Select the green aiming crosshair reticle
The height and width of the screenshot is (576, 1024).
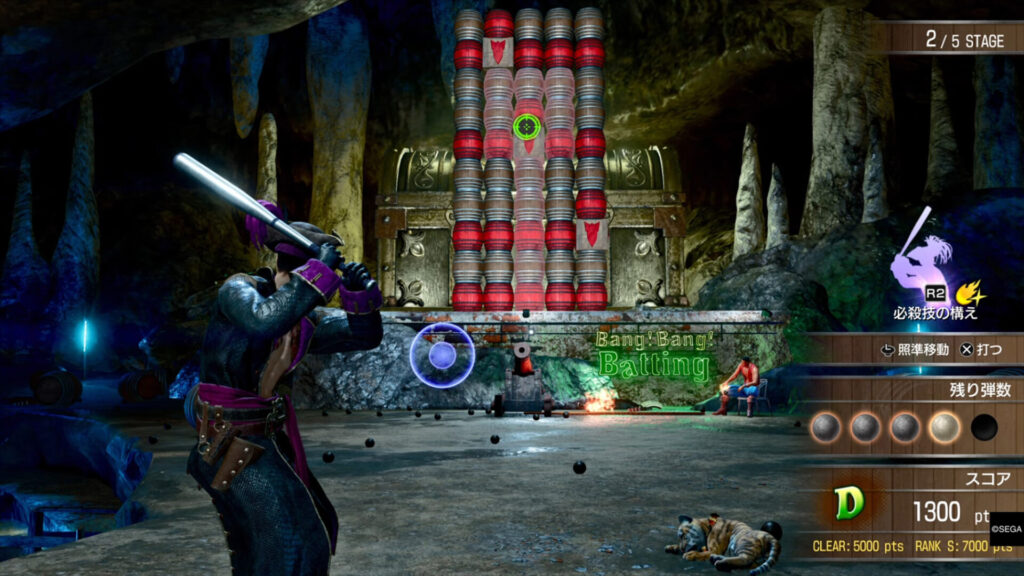[527, 127]
